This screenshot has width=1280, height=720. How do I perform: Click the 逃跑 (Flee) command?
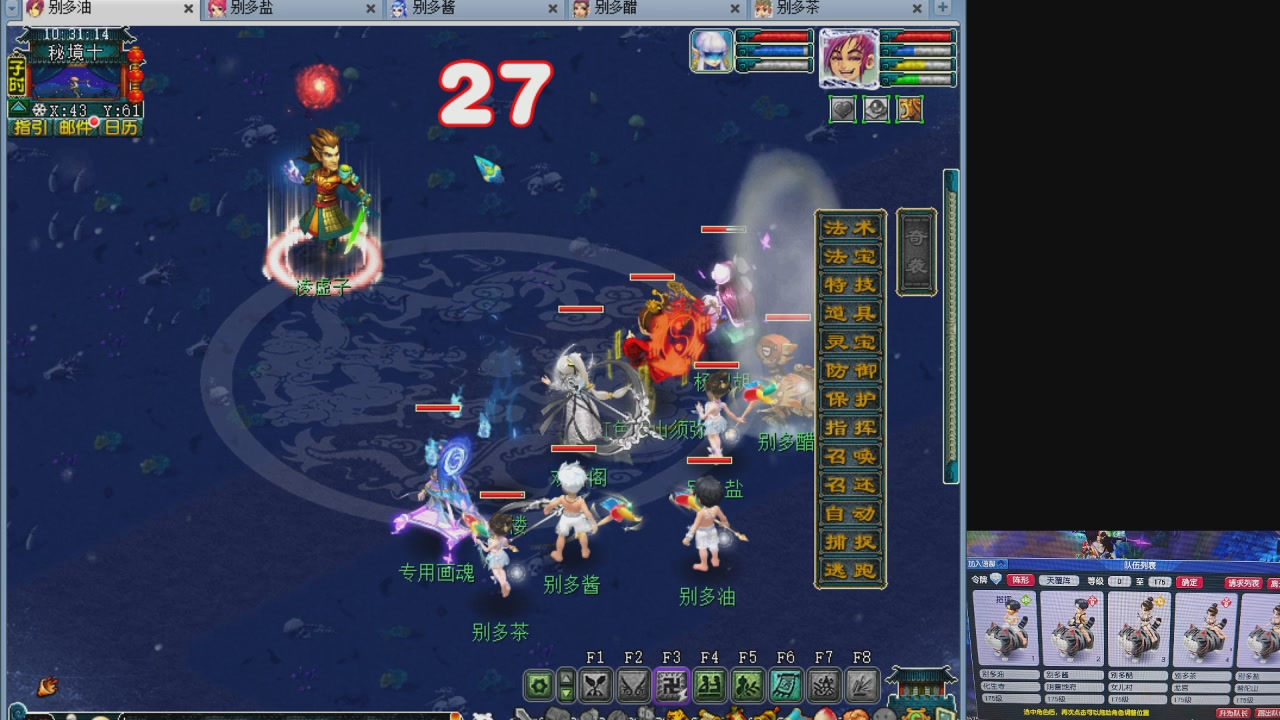[848, 566]
